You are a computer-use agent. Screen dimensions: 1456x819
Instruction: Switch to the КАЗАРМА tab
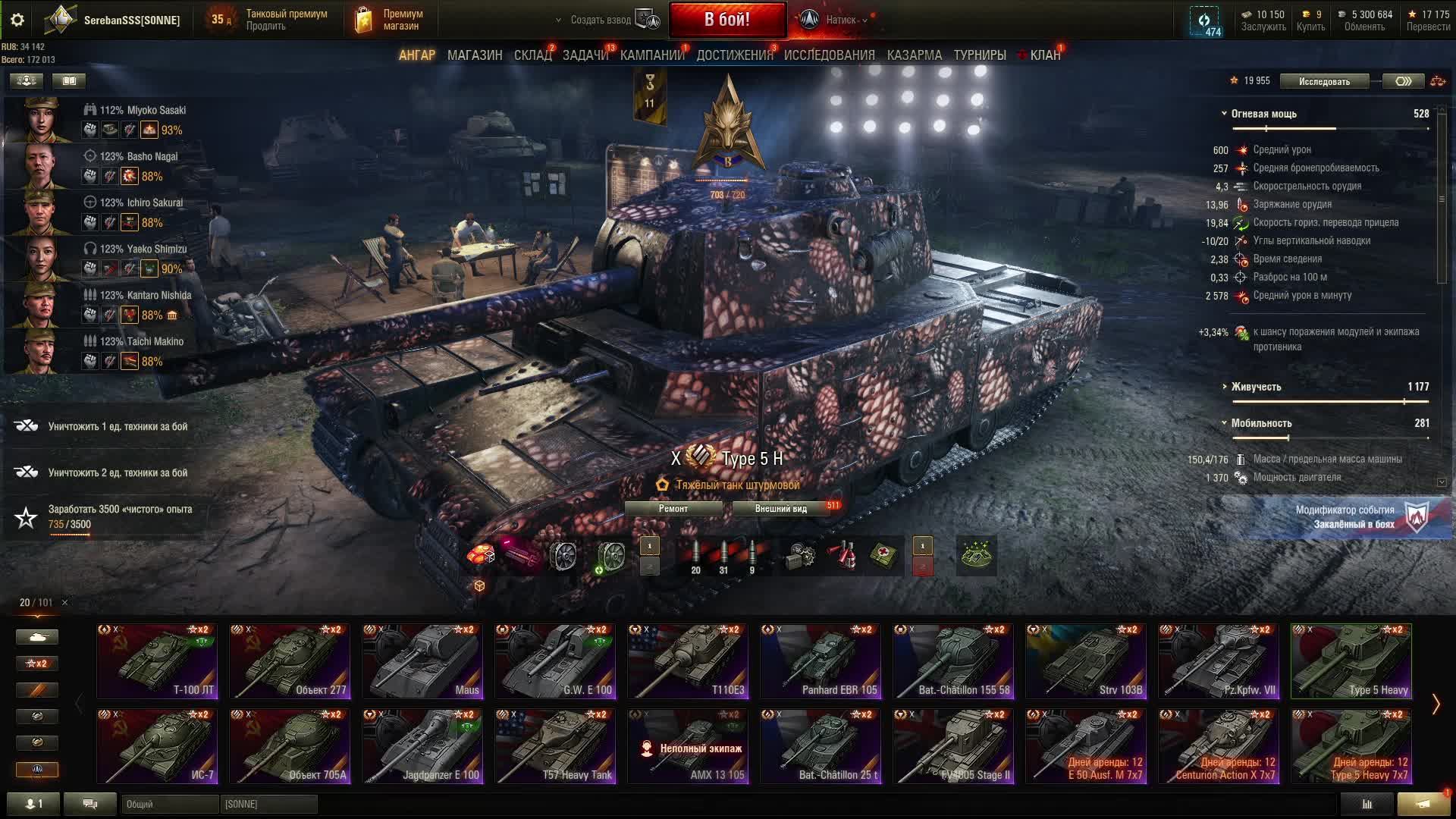coord(914,55)
